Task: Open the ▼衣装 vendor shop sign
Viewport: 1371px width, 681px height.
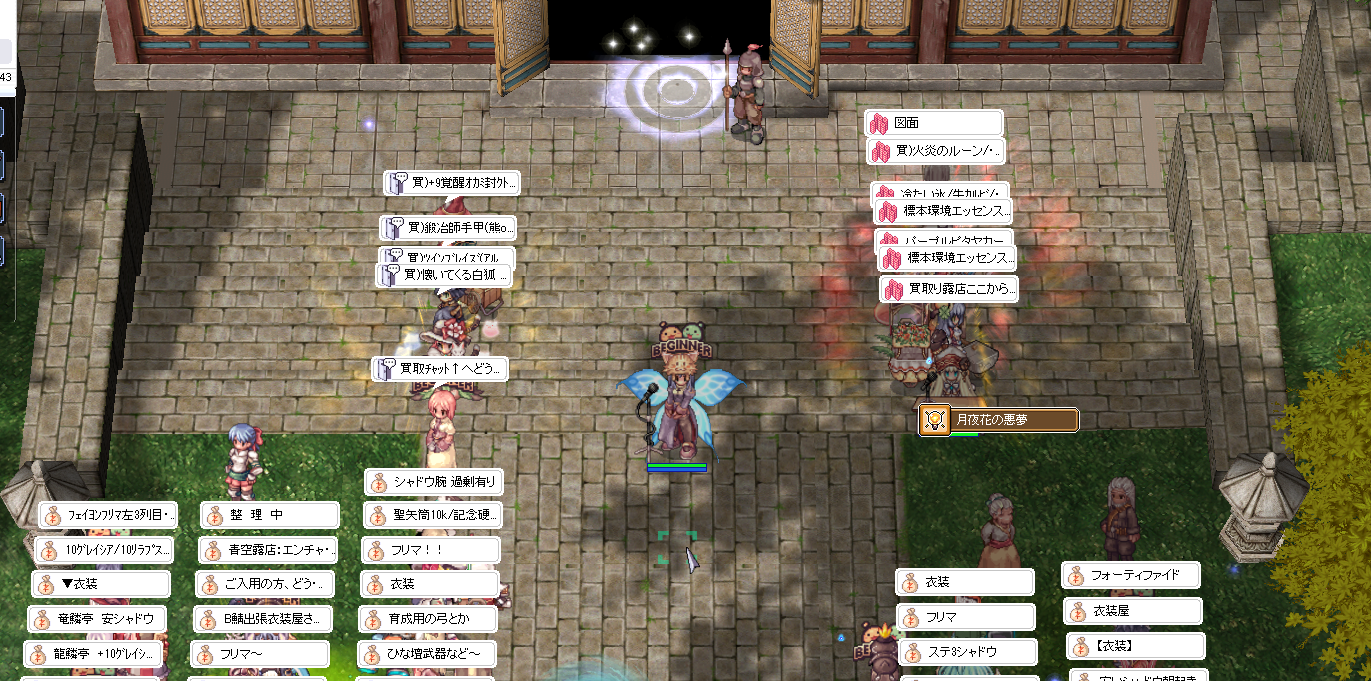Action: click(x=101, y=584)
